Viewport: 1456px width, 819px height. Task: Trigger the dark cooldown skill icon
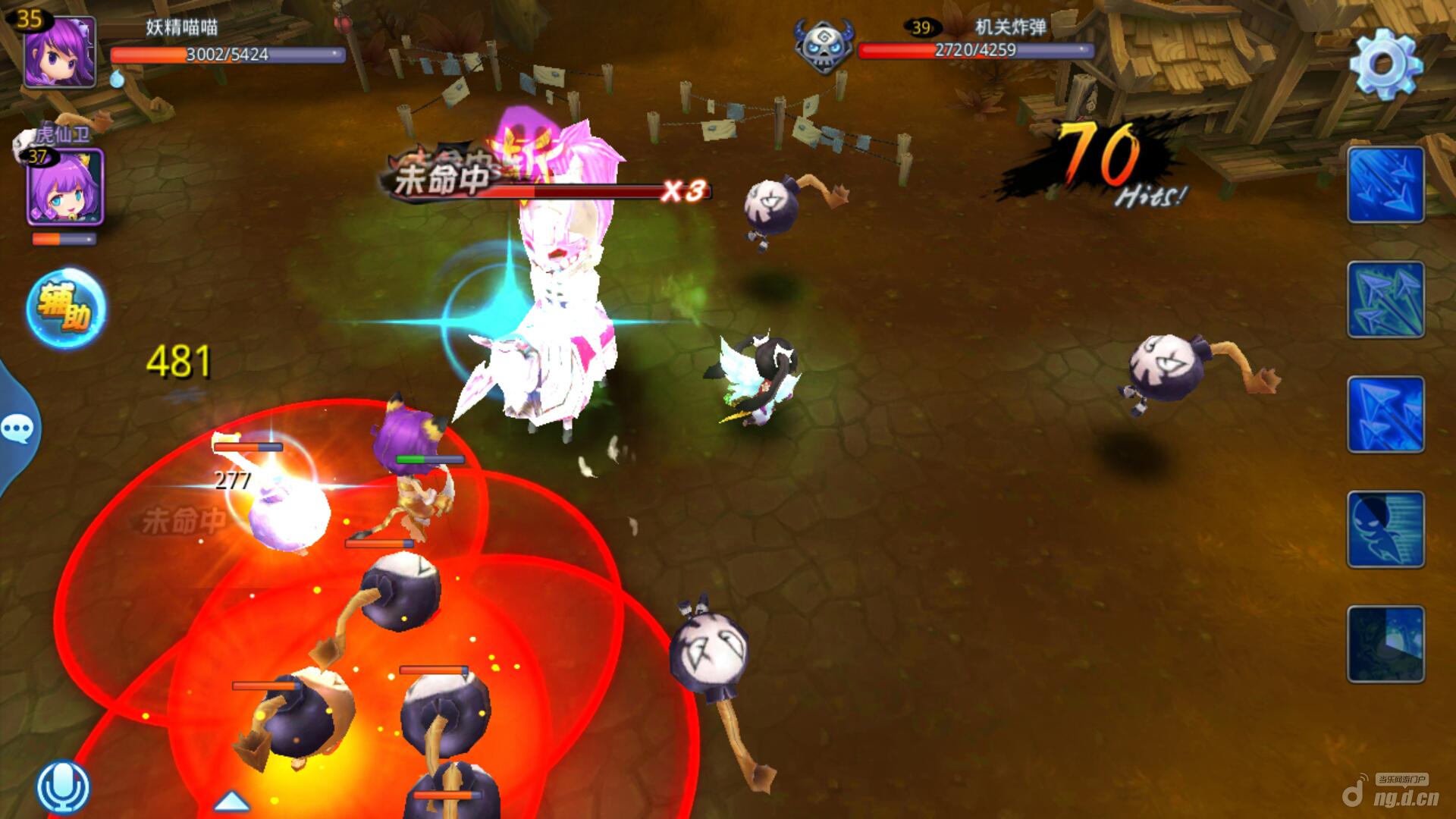tap(1385, 644)
